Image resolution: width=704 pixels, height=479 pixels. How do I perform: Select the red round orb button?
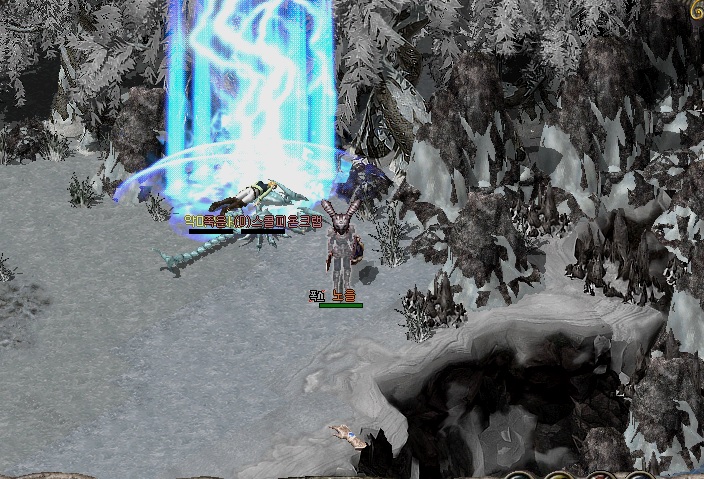599,476
